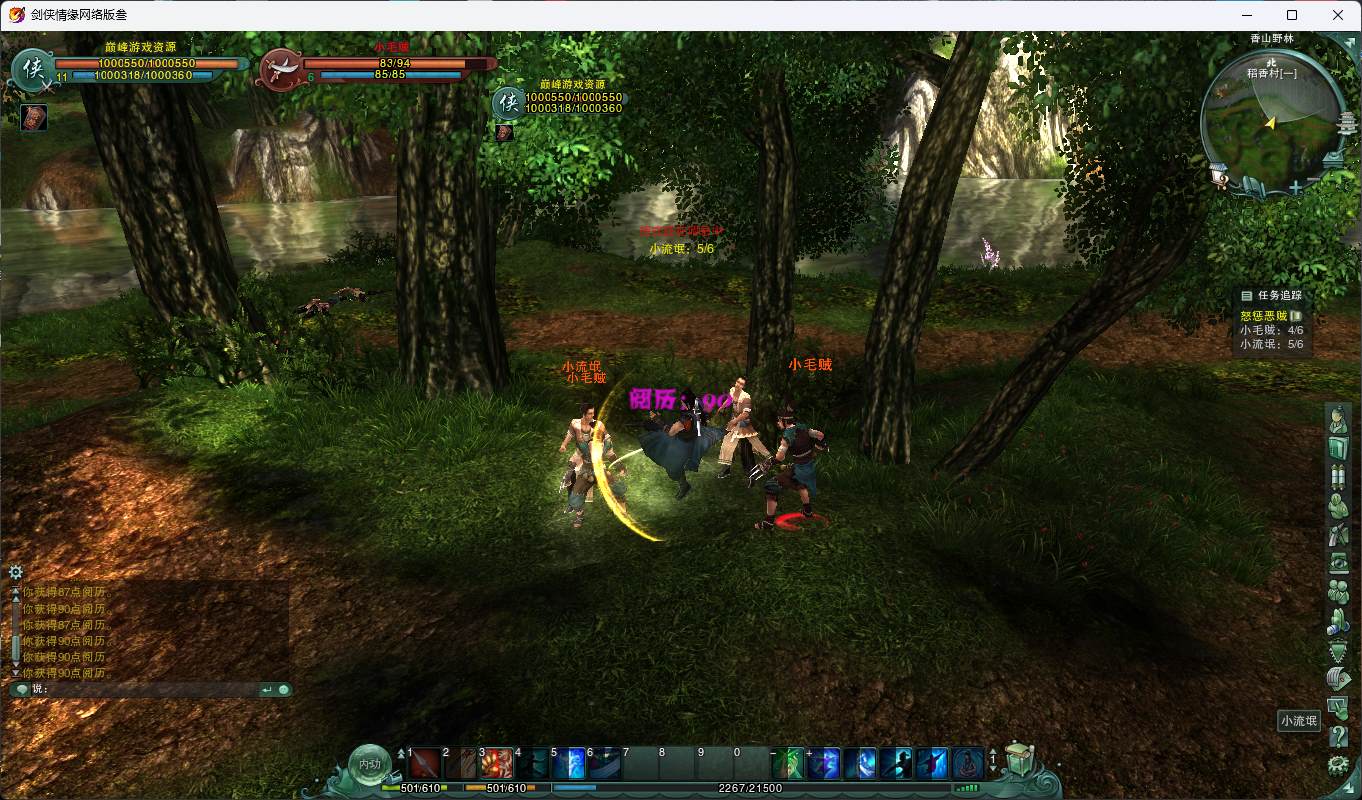This screenshot has width=1362, height=800.
Task: Select the 小毛贼 target portrait frame
Action: click(280, 69)
